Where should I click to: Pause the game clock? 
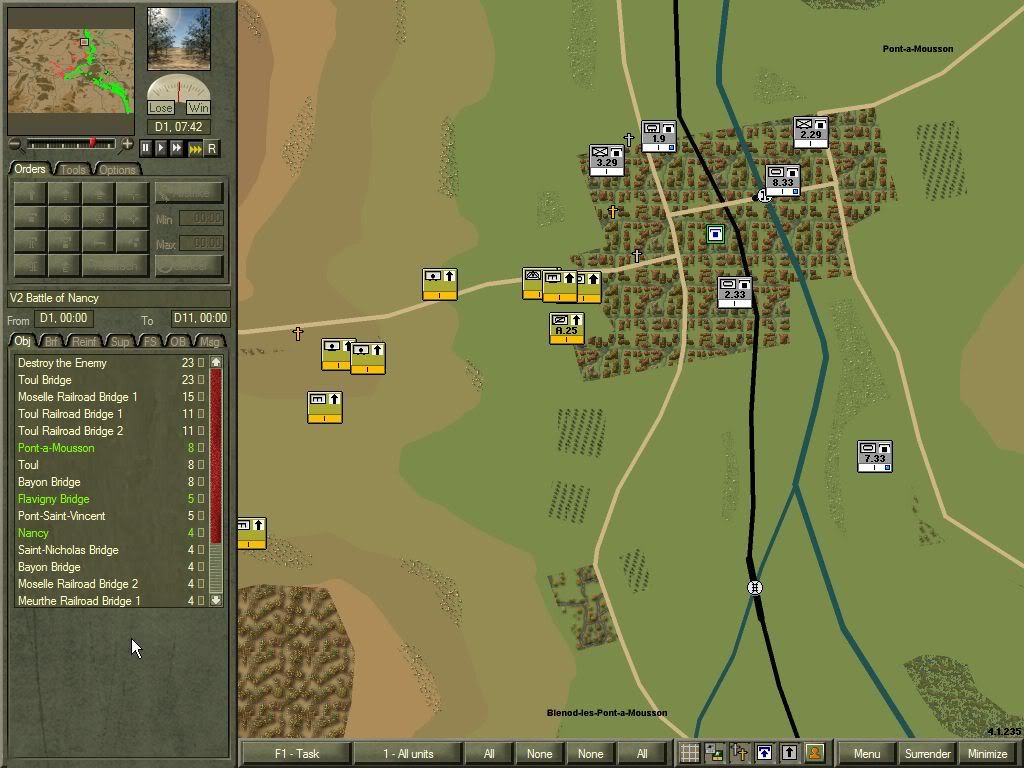pos(146,148)
